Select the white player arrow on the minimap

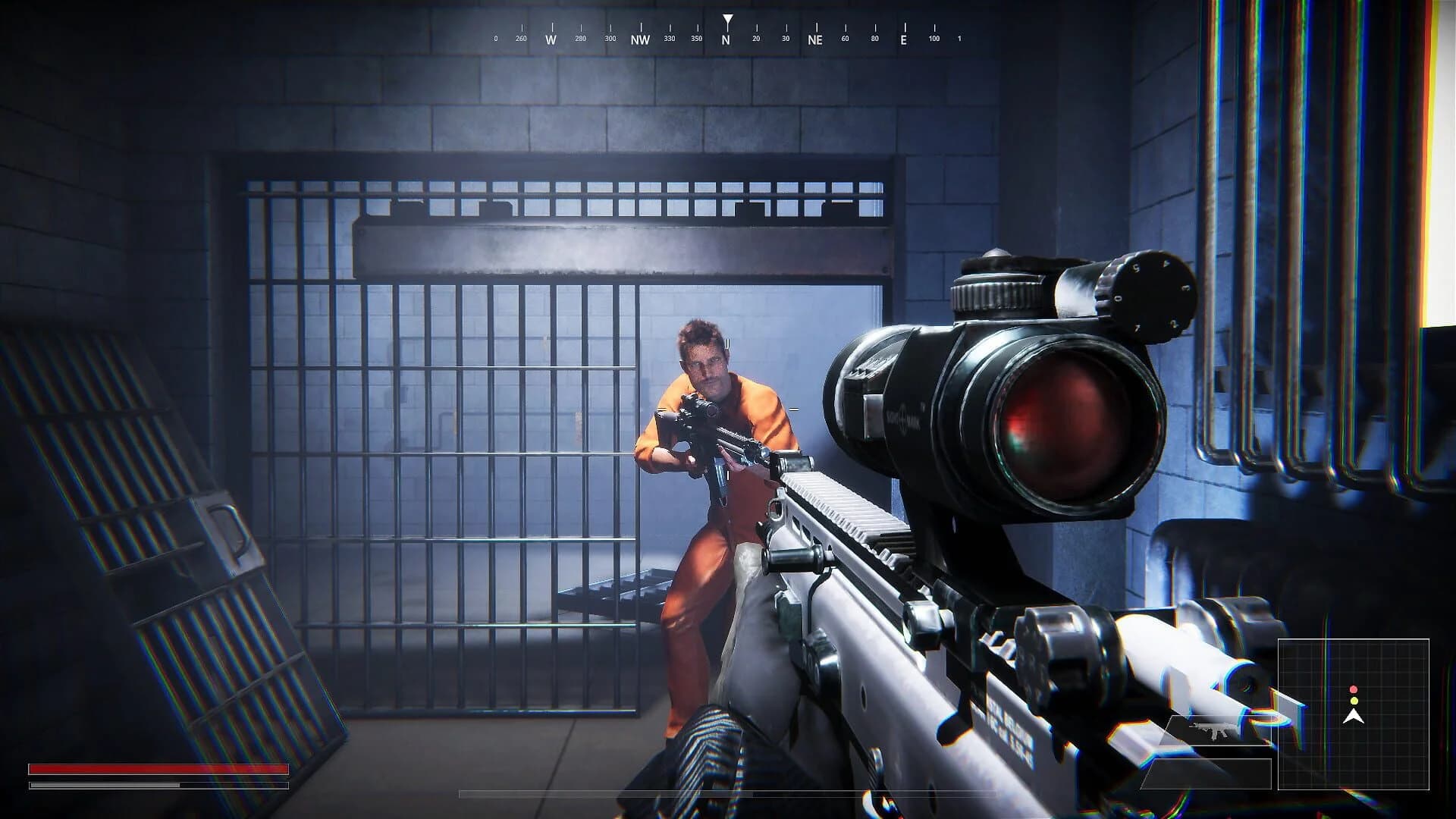pos(1354,717)
